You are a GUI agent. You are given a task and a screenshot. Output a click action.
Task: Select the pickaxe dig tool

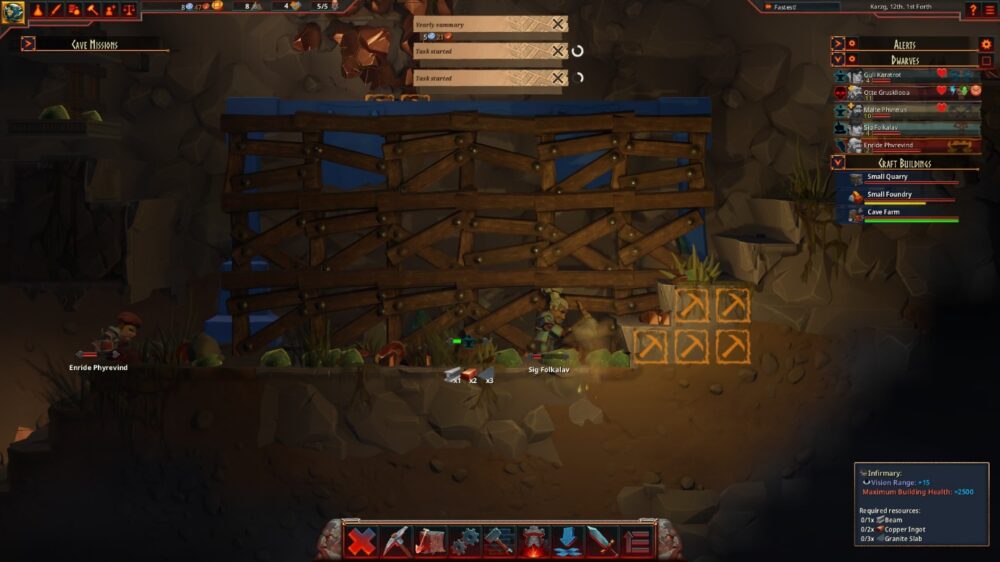396,541
